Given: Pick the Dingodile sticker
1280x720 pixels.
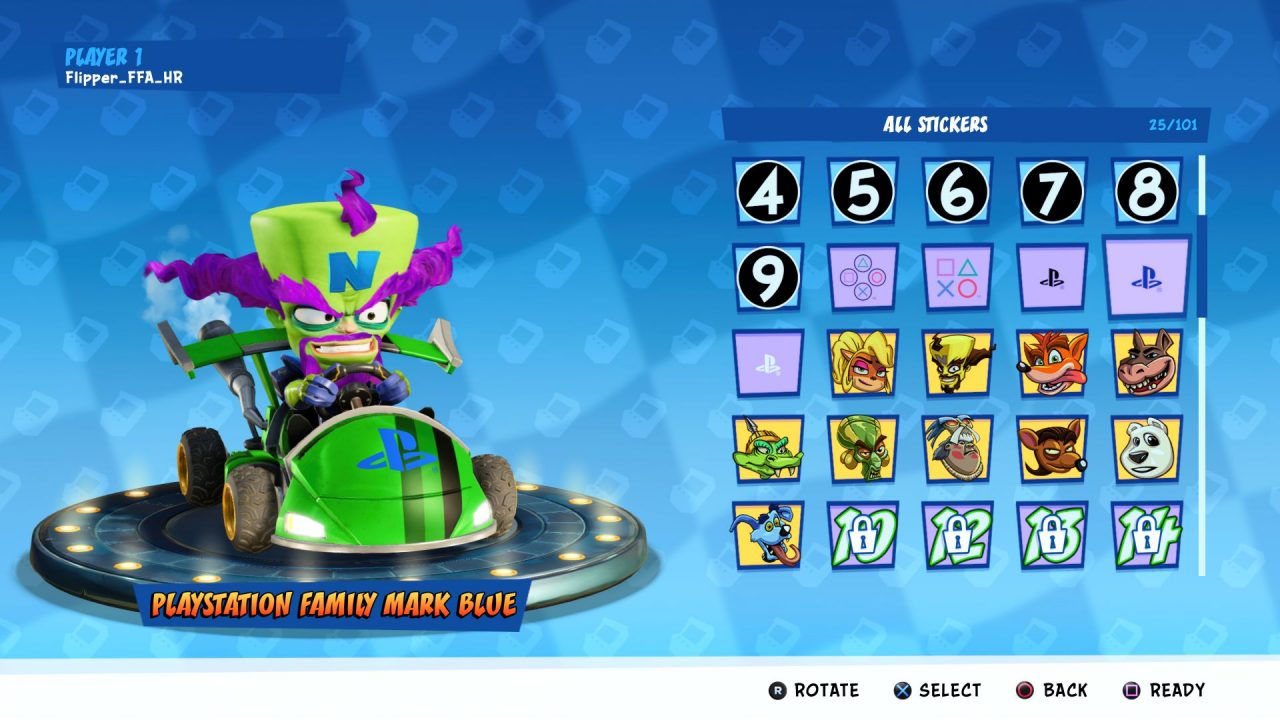Looking at the screenshot, I should [1146, 363].
